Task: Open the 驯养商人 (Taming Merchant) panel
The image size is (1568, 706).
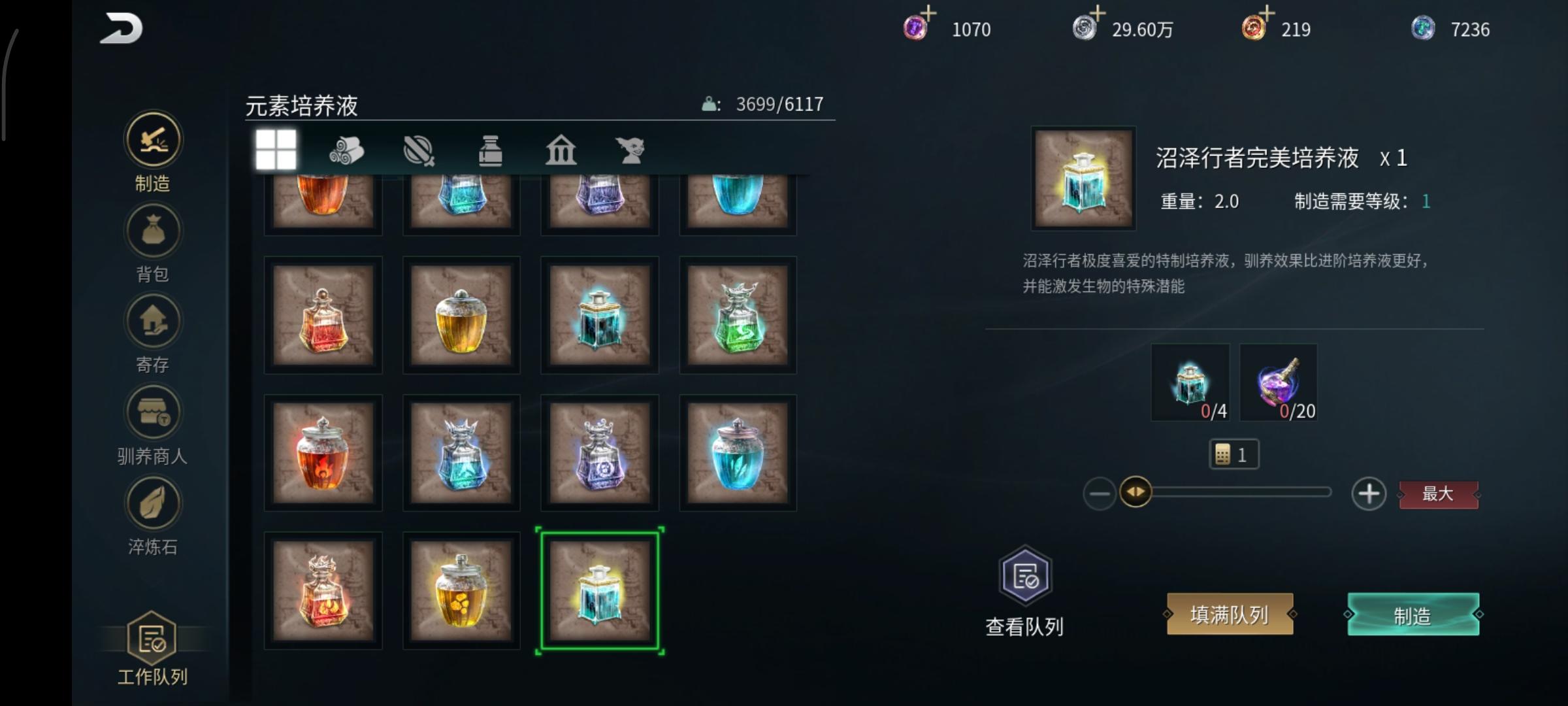Action: 152,412
